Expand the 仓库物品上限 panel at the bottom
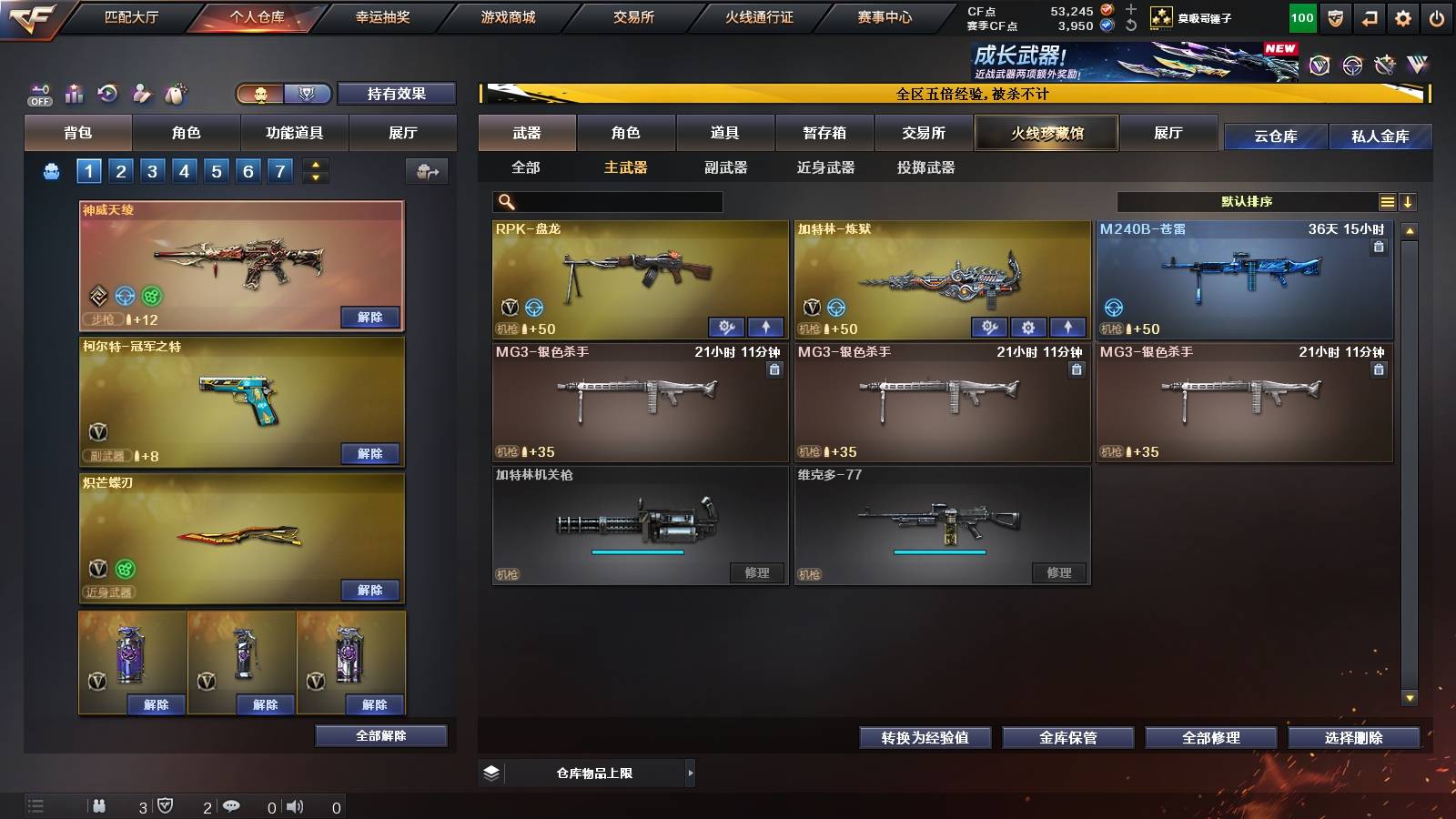The width and height of the screenshot is (1456, 819). 689,772
